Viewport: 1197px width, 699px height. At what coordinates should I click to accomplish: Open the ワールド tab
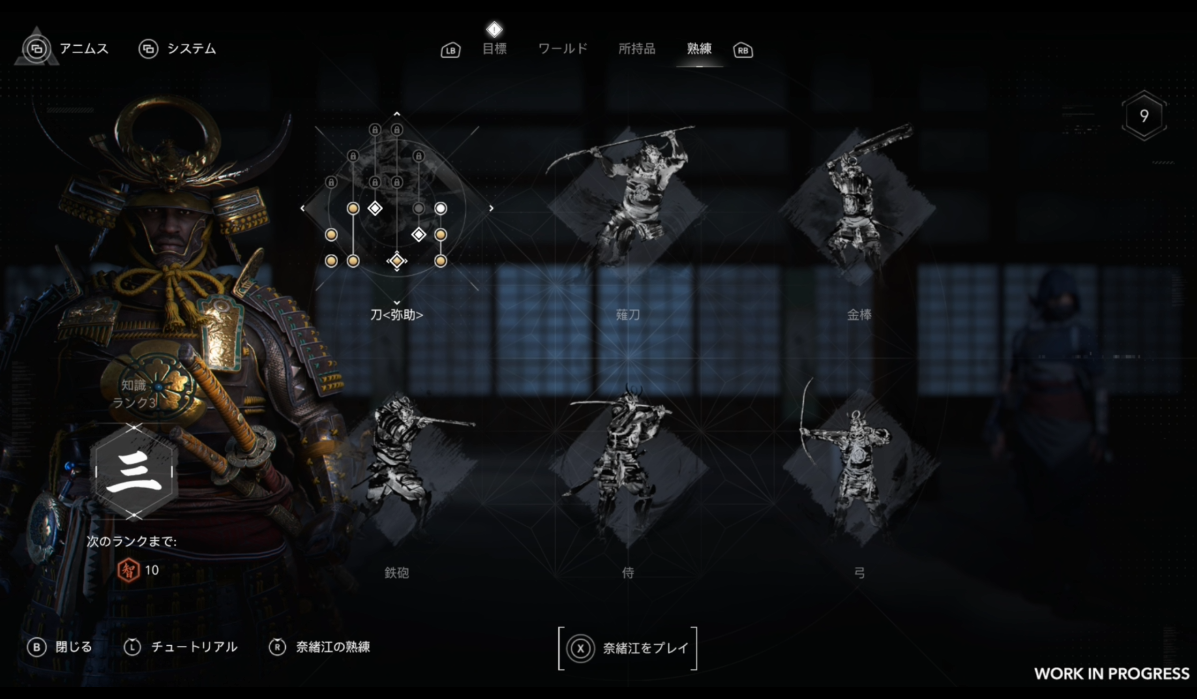(562, 48)
